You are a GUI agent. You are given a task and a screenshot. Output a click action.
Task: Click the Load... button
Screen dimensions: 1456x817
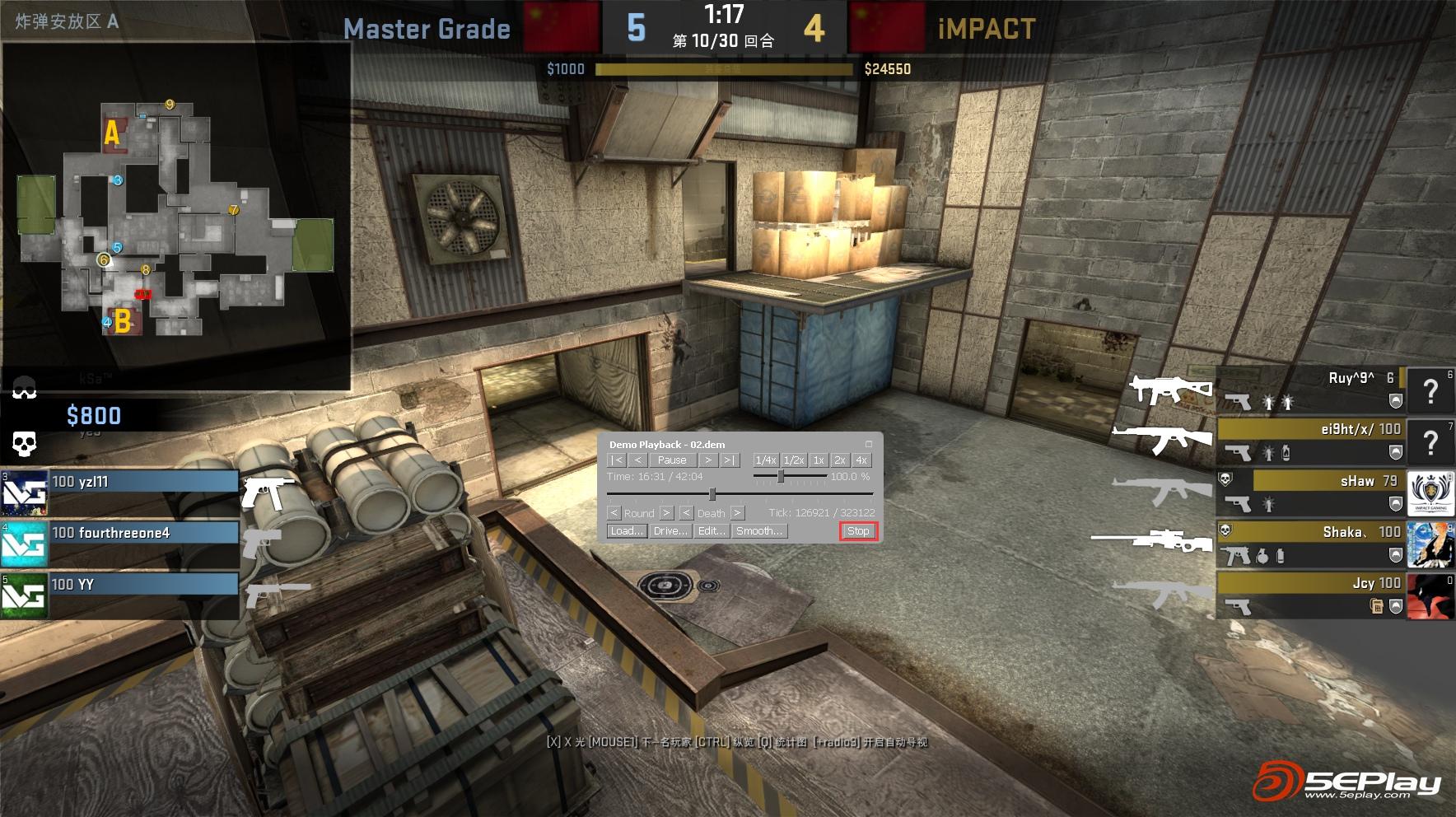click(627, 531)
